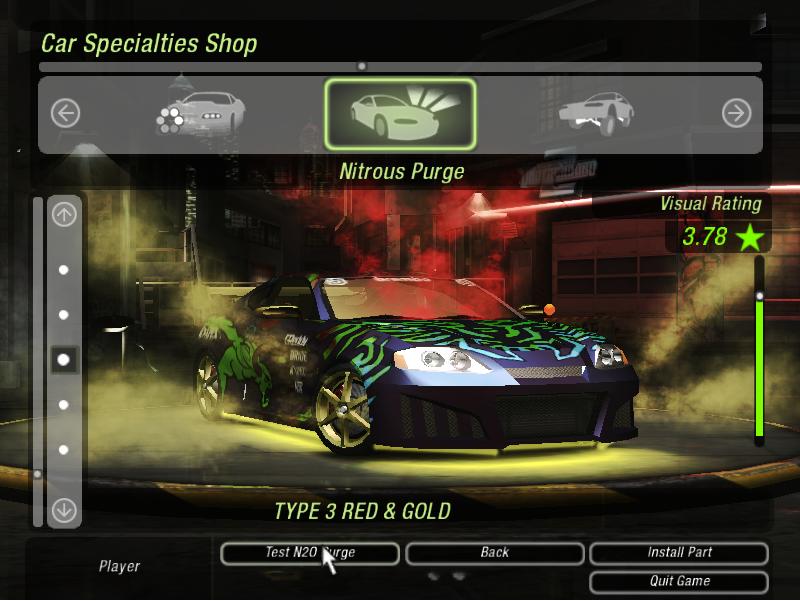
Task: Install the selected nitrous purge part
Action: (x=679, y=553)
